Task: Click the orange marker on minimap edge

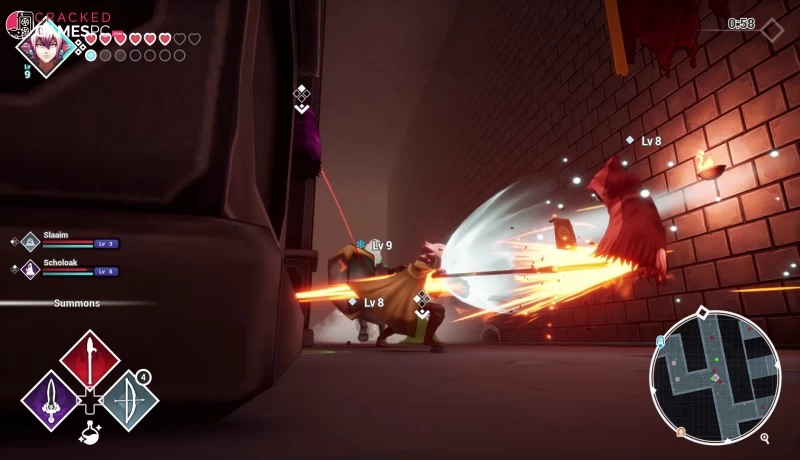Action: point(681,432)
